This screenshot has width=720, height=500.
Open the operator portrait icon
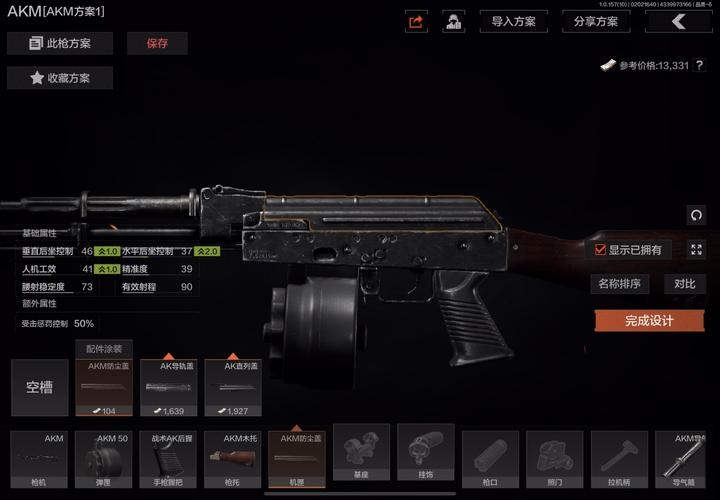point(454,21)
